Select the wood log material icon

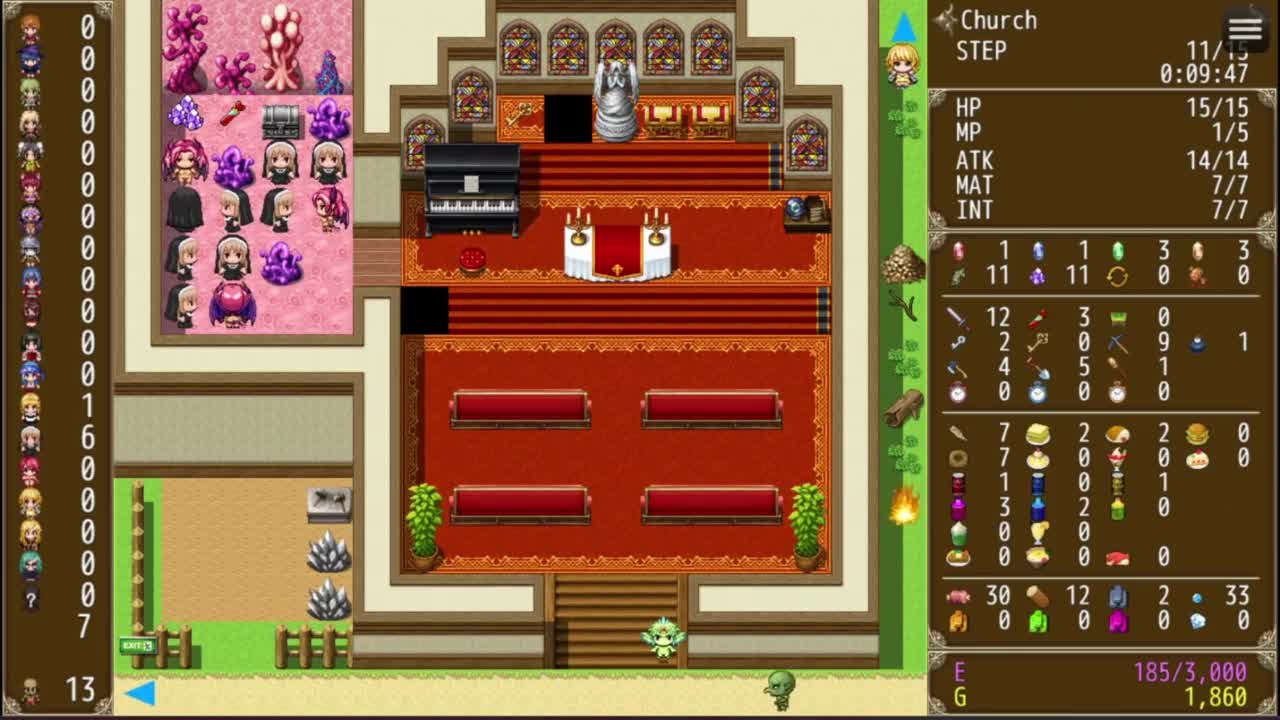click(1038, 596)
